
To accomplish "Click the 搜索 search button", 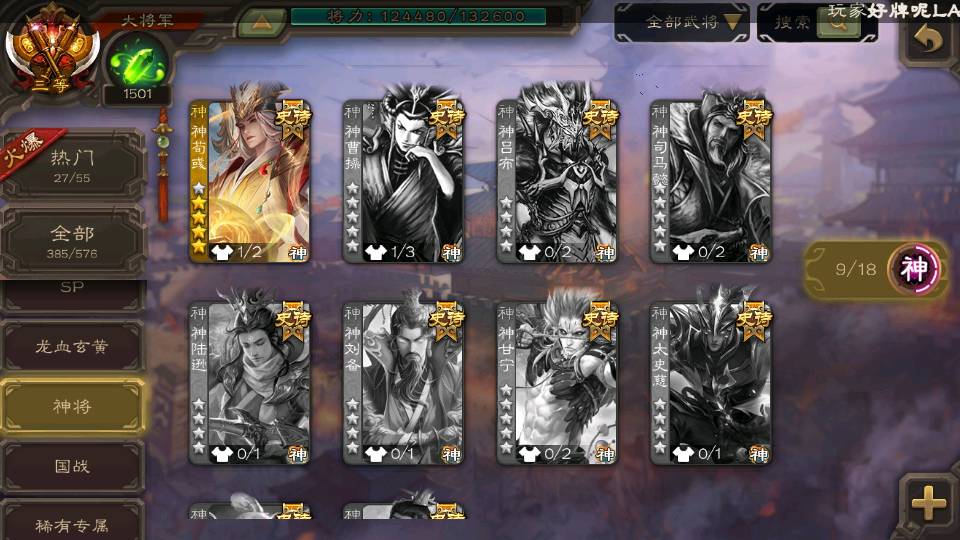I will tap(816, 22).
